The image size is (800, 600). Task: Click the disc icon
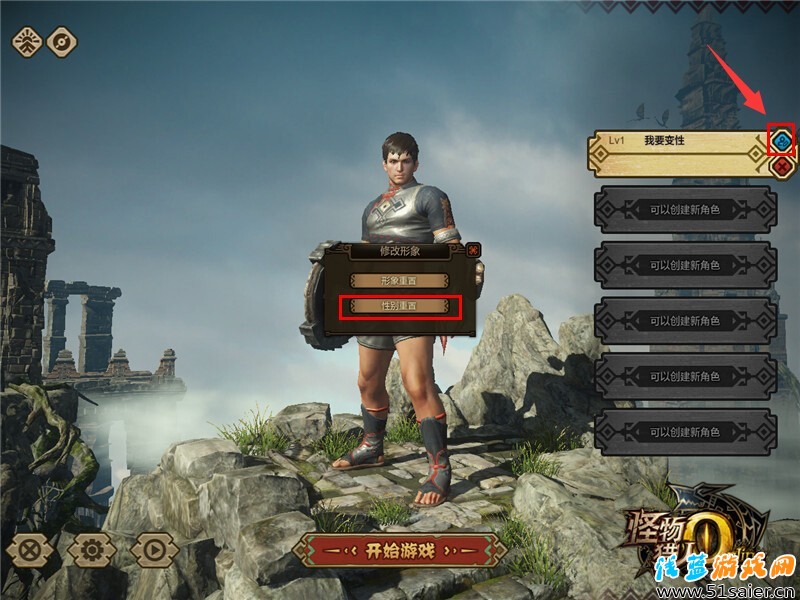pyautogui.click(x=62, y=42)
